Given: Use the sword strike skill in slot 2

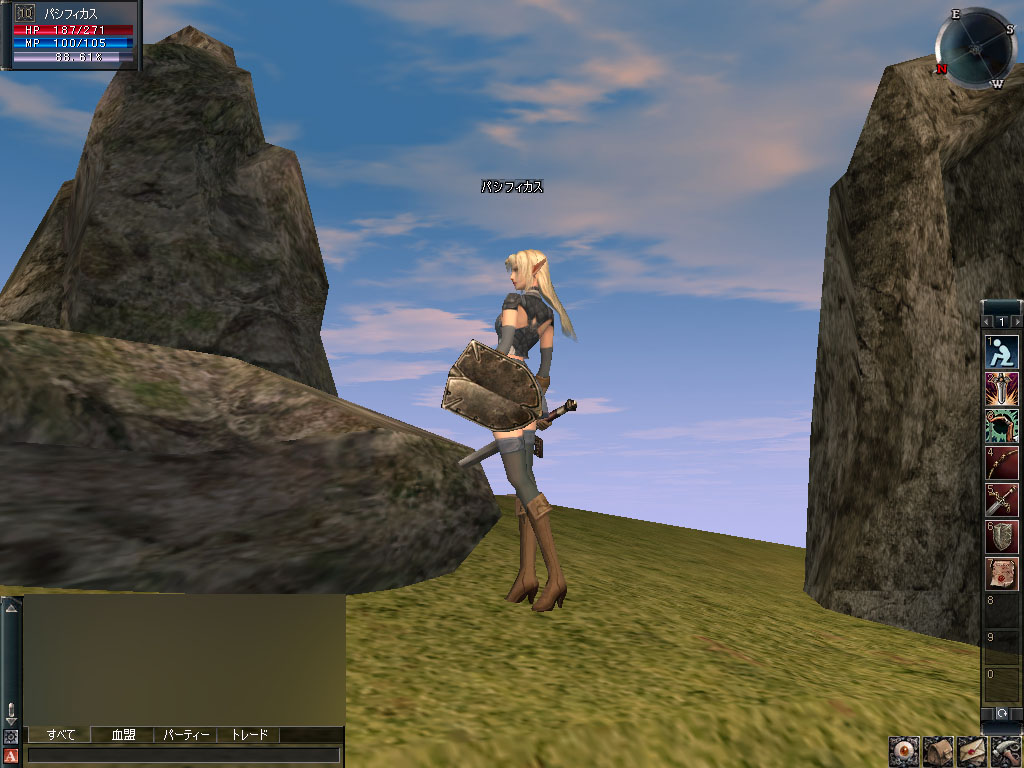Looking at the screenshot, I should point(1001,388).
